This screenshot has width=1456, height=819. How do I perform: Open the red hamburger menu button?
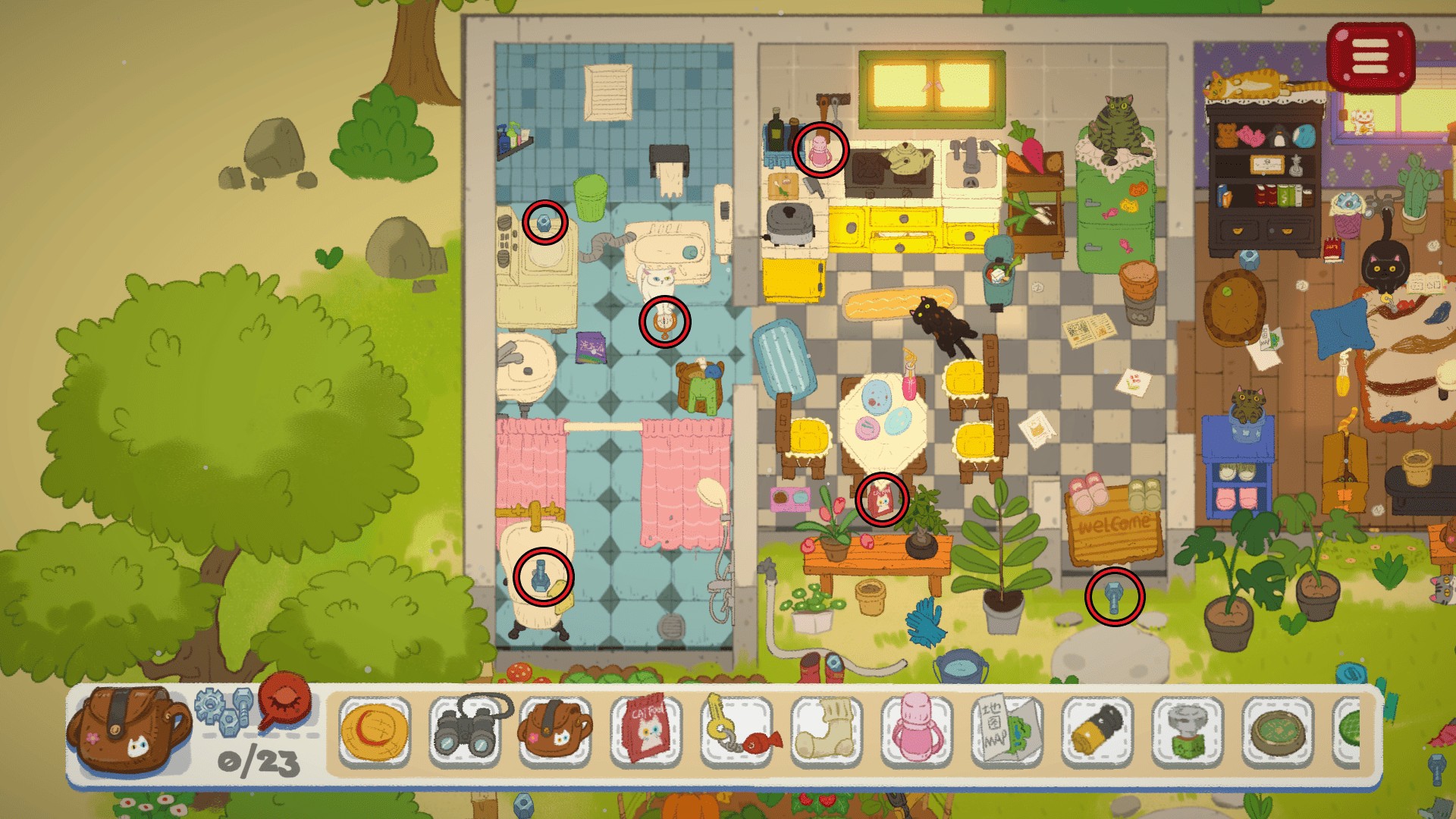tap(1370, 57)
